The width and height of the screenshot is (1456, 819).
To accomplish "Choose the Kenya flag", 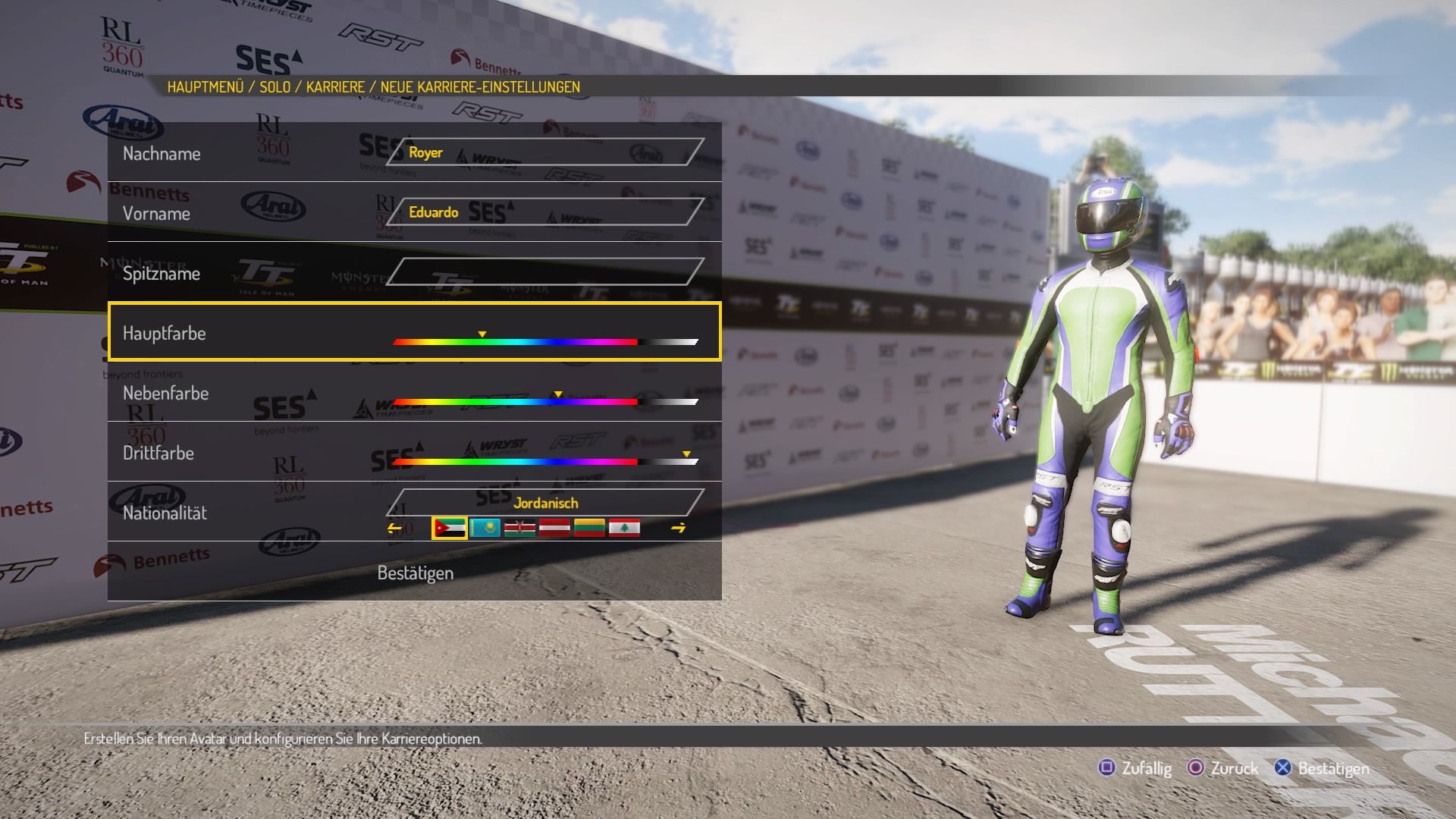I will pyautogui.click(x=519, y=528).
